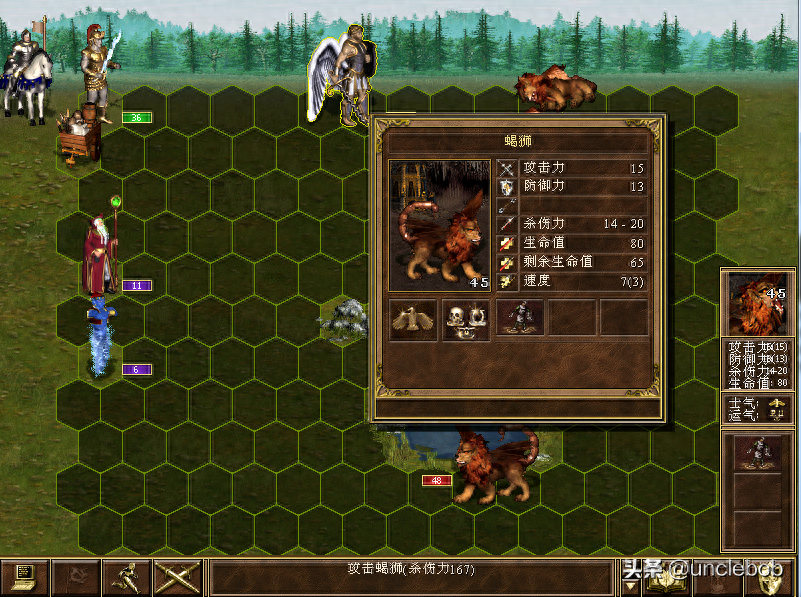Open the combat options menu
Image resolution: width=801 pixels, height=597 pixels.
tap(24, 577)
